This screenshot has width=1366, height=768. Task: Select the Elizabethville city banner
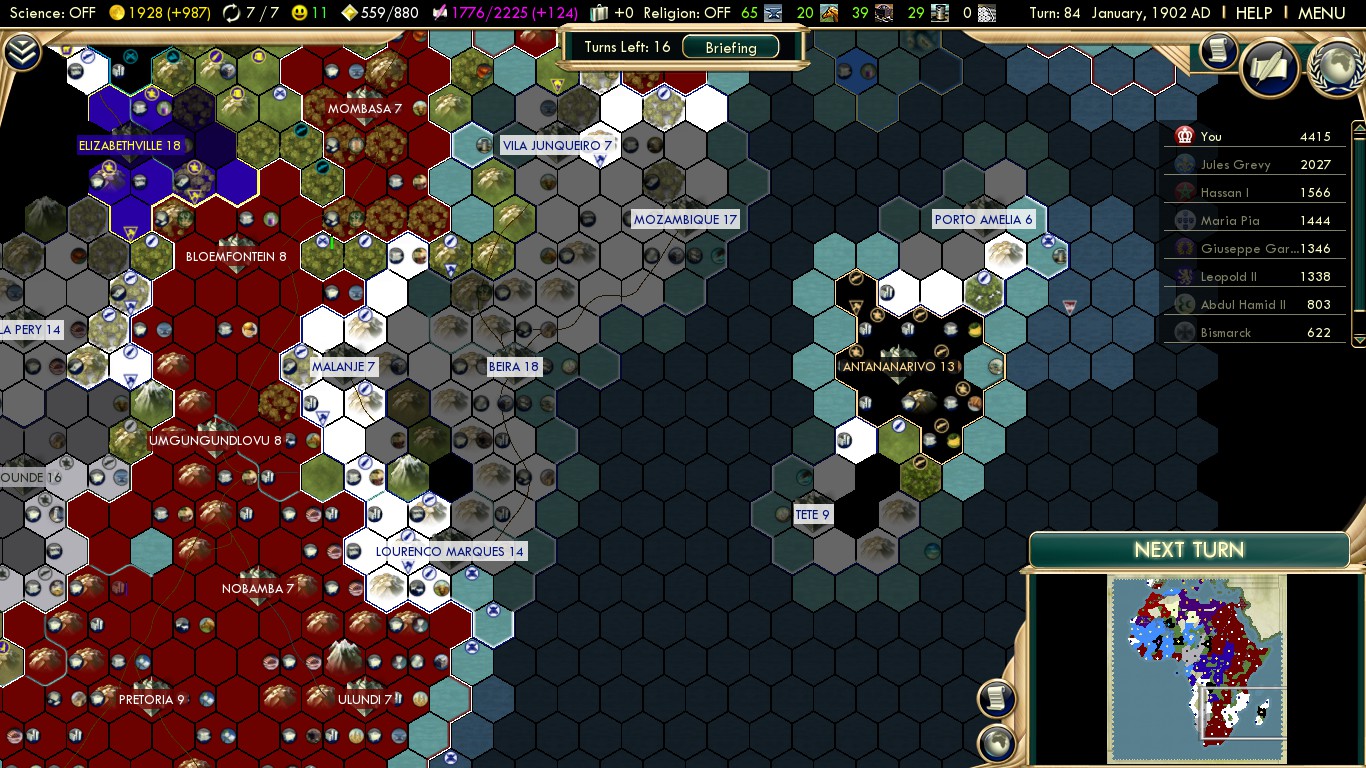point(130,145)
